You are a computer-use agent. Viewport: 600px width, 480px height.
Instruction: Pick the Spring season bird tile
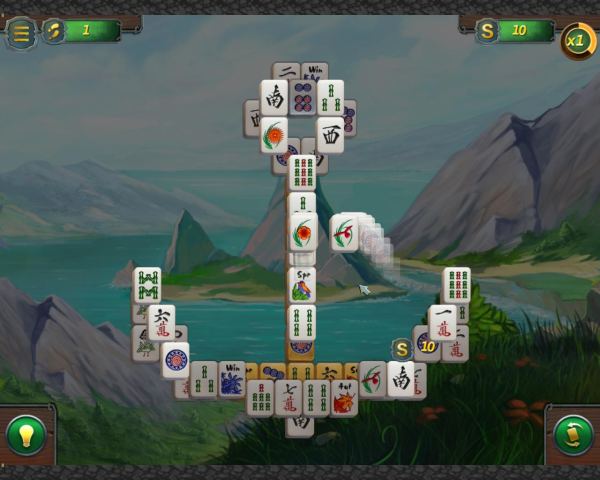302,285
